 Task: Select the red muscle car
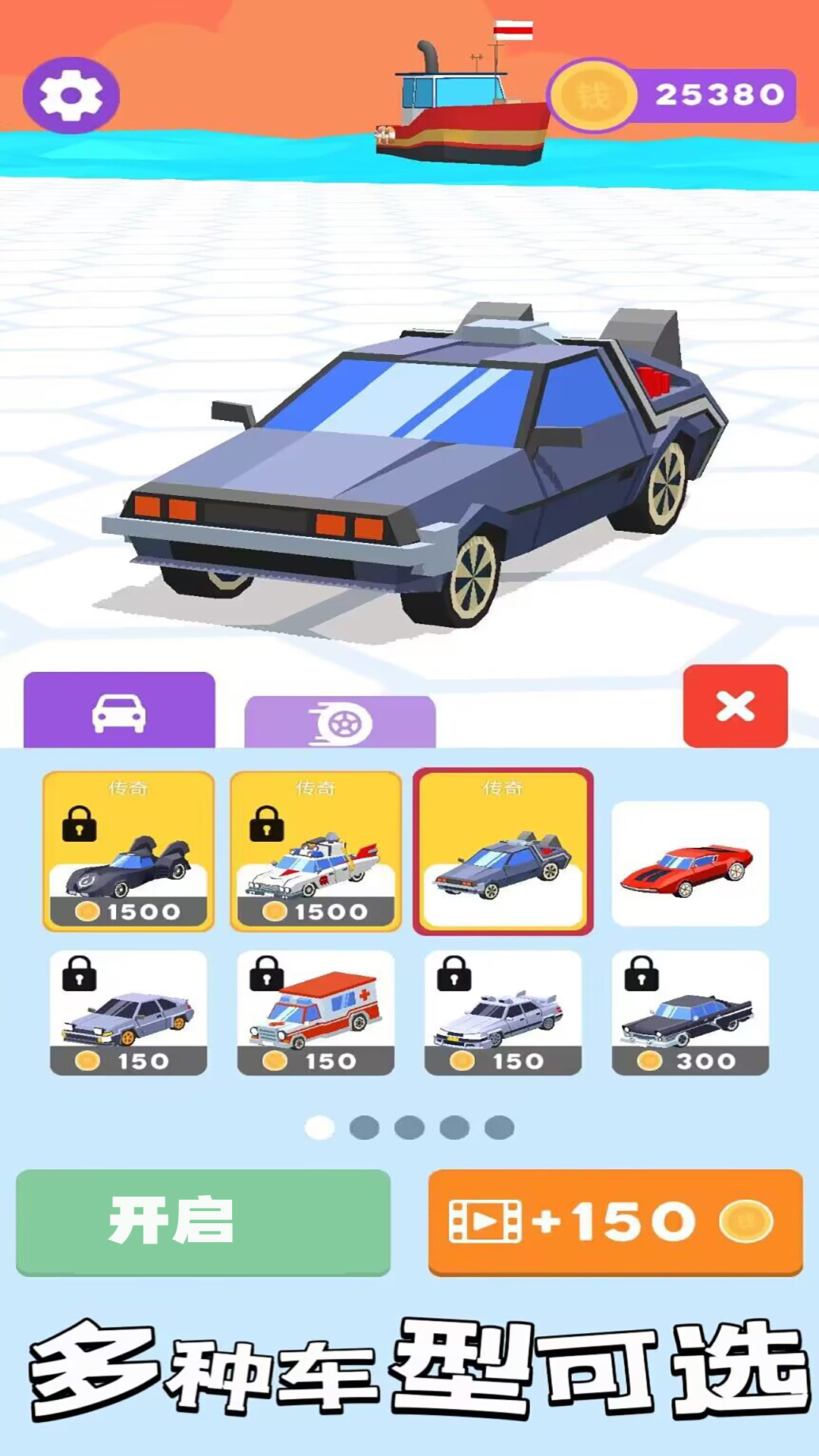pos(690,863)
